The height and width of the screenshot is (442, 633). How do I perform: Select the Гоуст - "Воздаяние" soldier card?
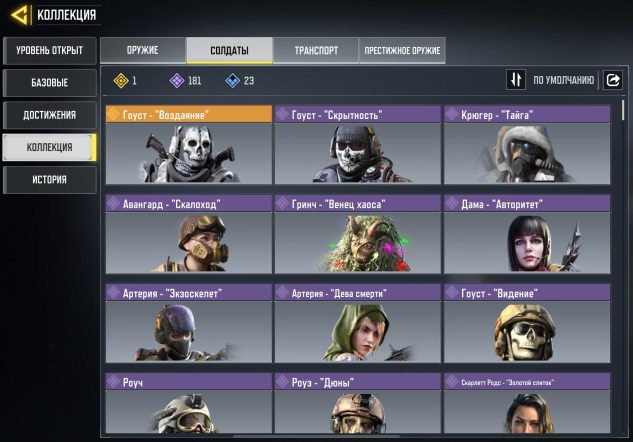(x=188, y=144)
